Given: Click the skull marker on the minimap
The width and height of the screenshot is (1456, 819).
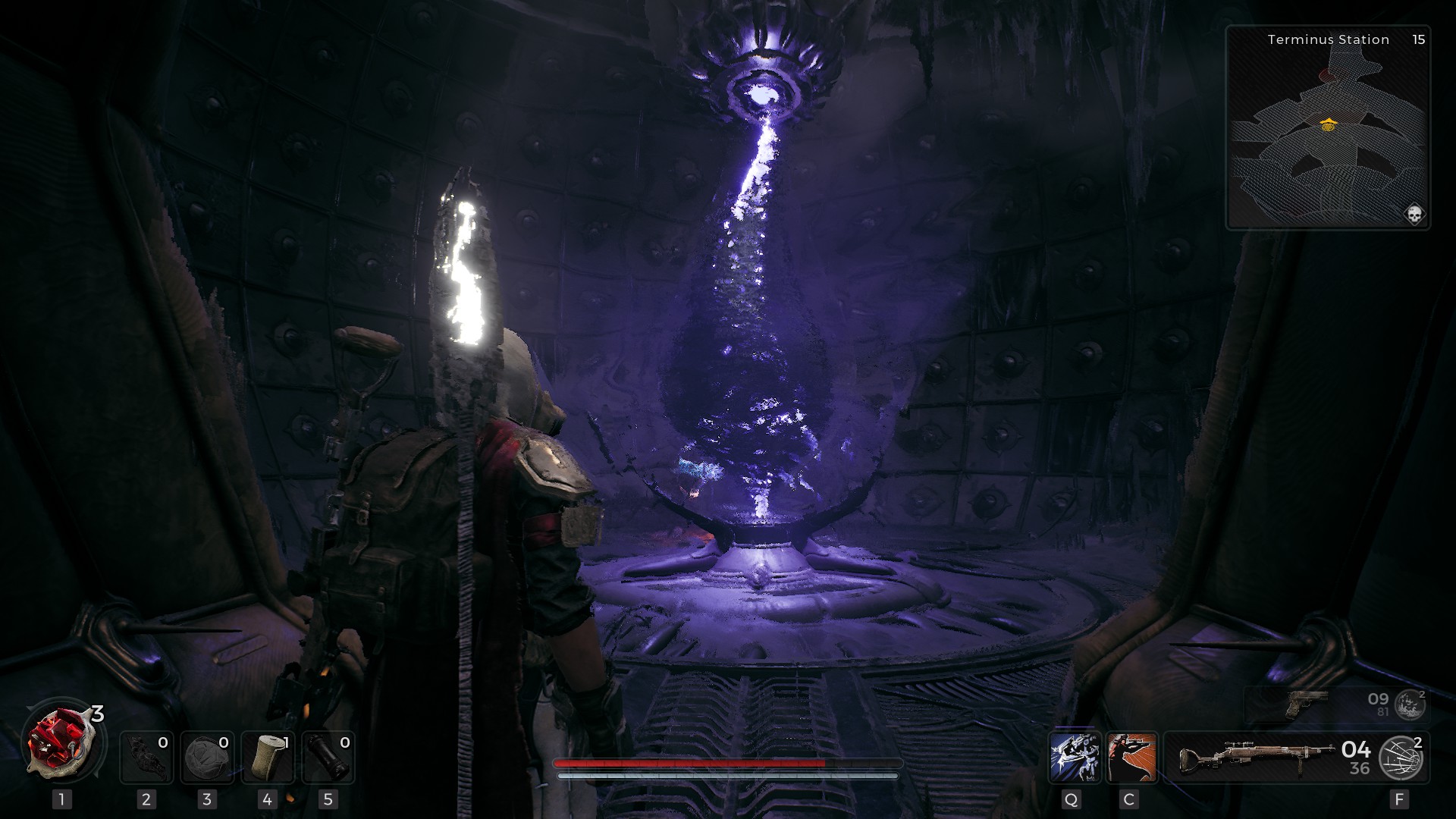Looking at the screenshot, I should pyautogui.click(x=1414, y=215).
